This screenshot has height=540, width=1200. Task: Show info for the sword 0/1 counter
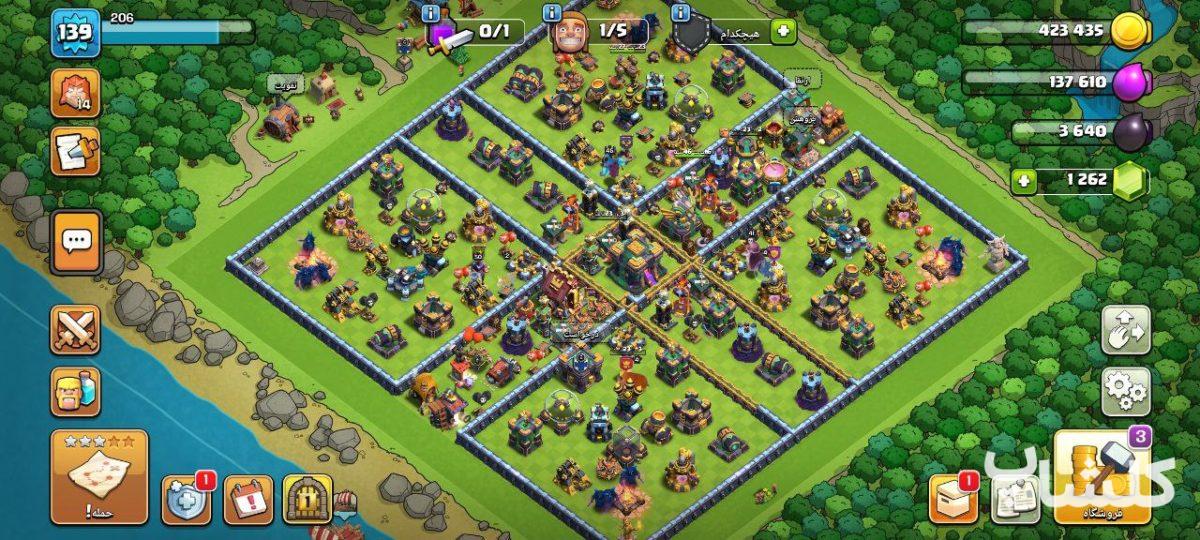tap(431, 13)
